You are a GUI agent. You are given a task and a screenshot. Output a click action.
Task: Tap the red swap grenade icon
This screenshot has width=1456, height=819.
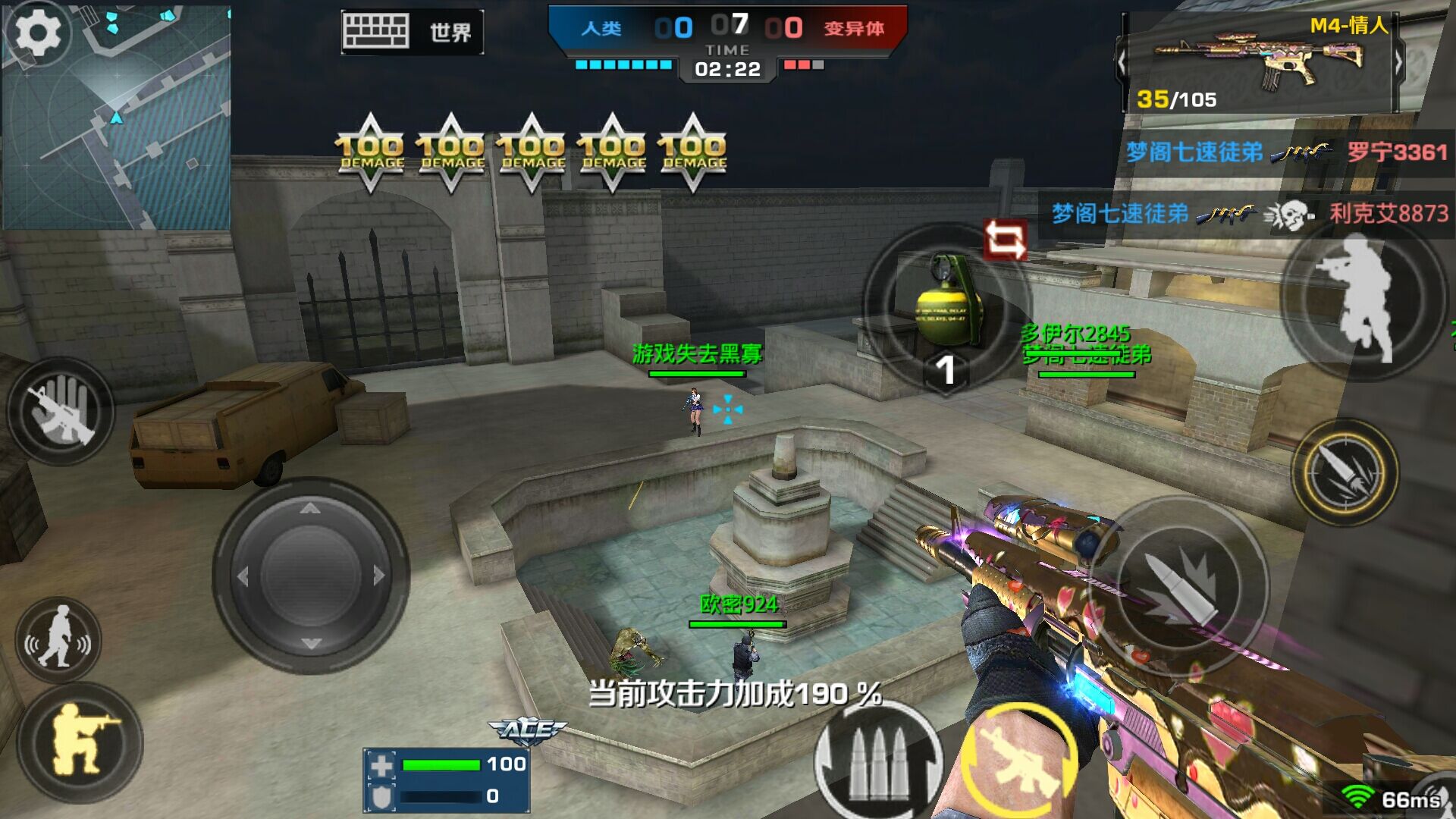[x=1005, y=240]
